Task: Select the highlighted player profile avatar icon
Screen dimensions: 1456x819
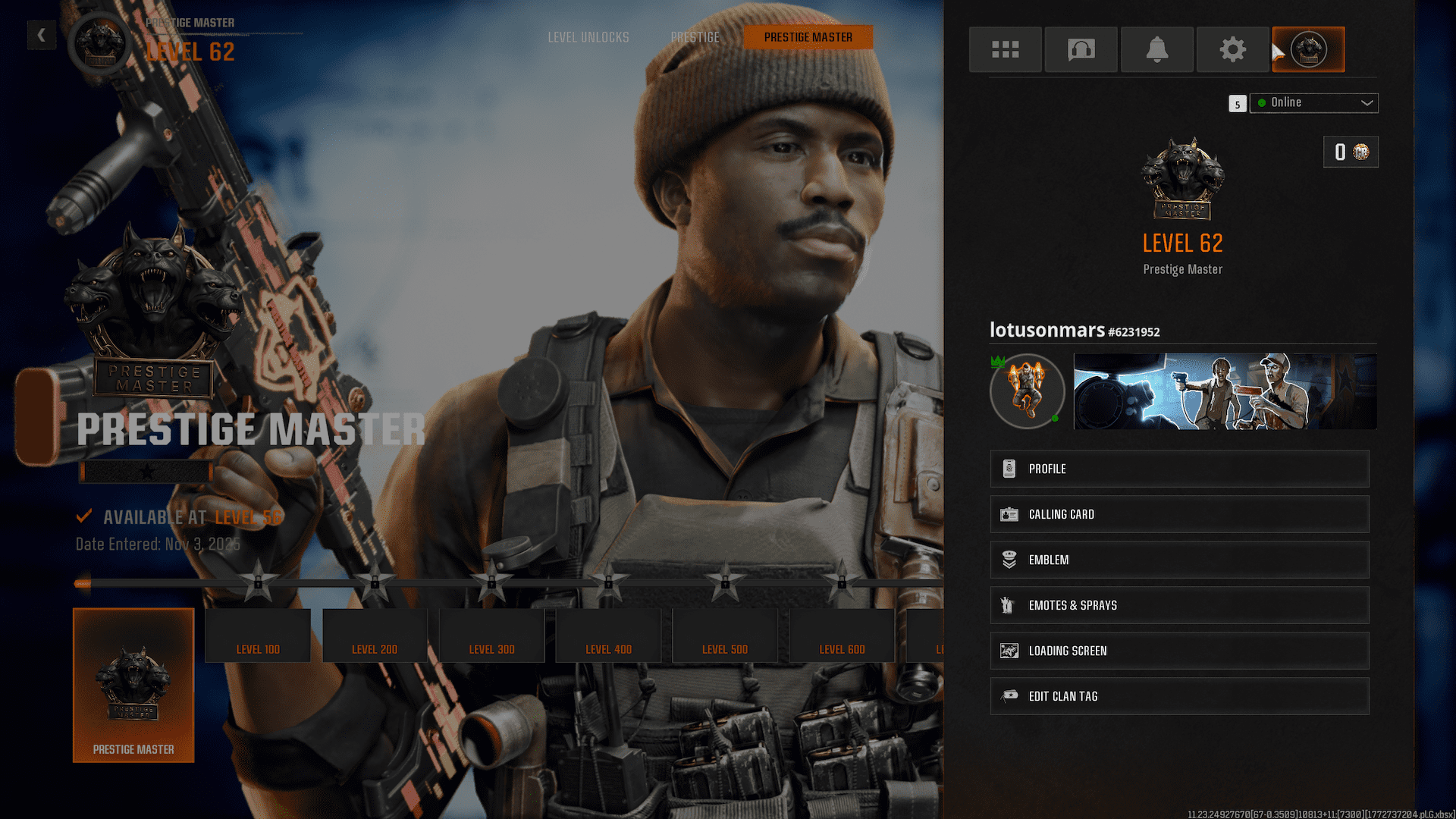Action: pyautogui.click(x=1308, y=49)
